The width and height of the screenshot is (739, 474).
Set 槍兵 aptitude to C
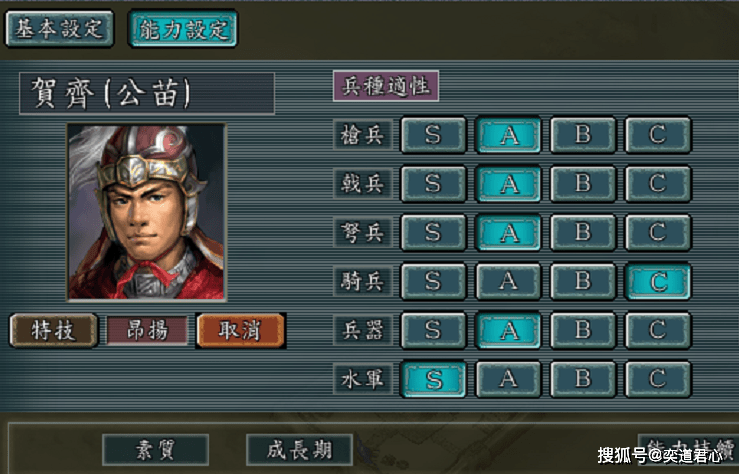(657, 135)
